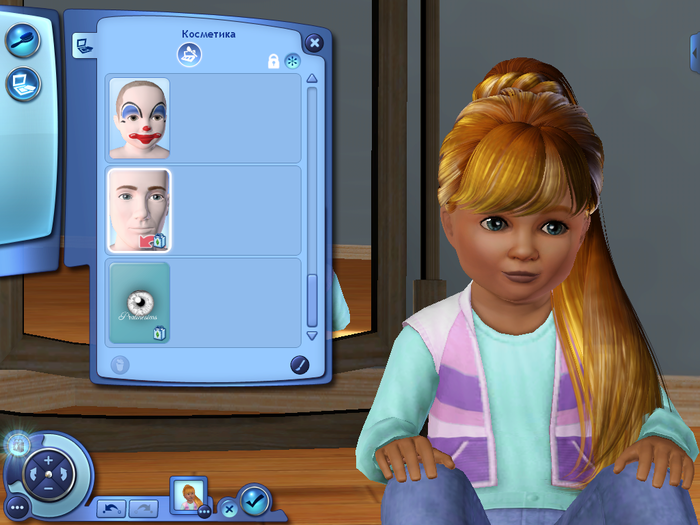
Task: Cancel changes with the small X button
Action: [227, 506]
